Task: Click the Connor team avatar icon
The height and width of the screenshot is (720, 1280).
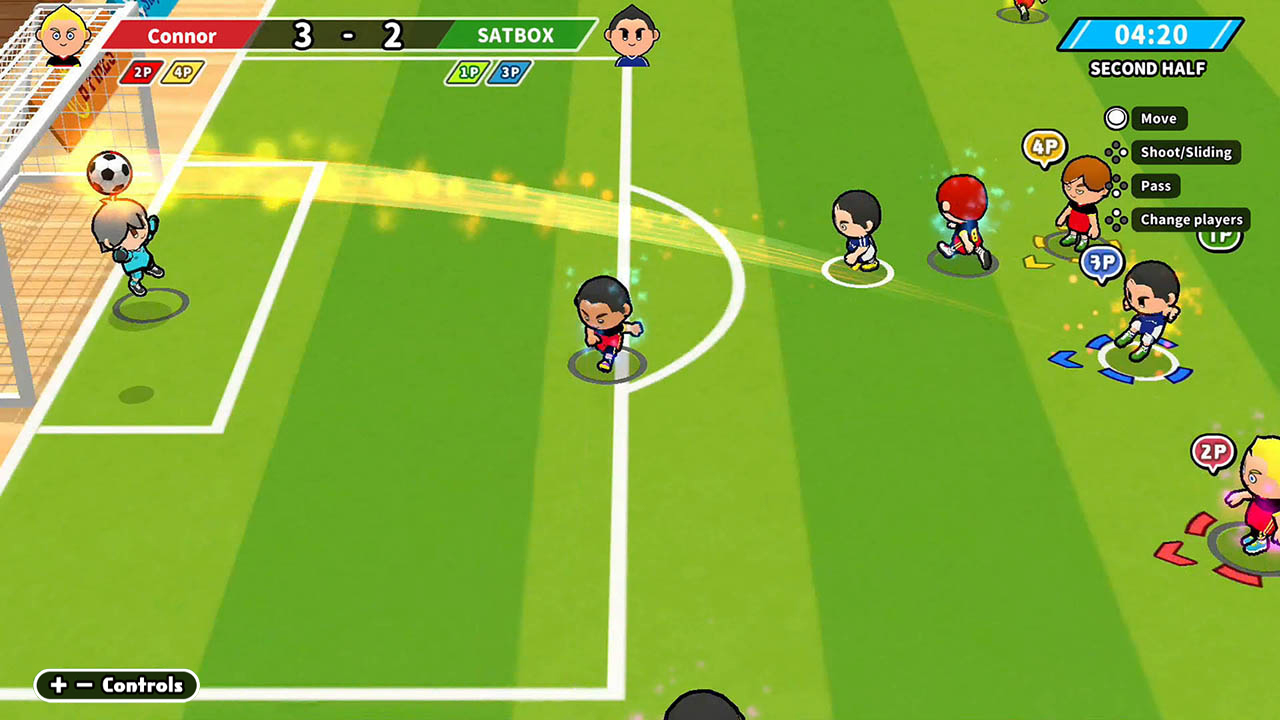Action: point(63,35)
